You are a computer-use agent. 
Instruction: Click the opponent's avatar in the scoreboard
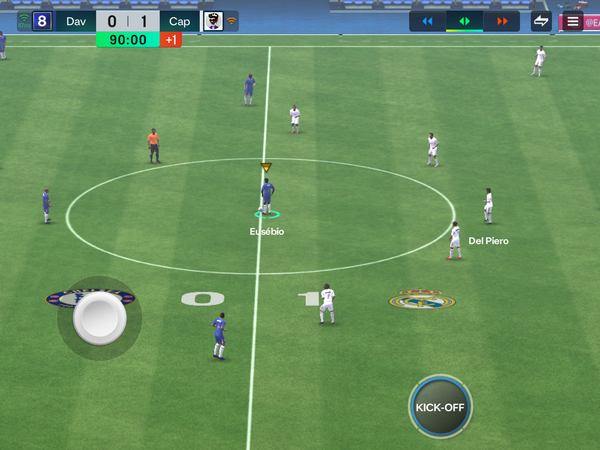[212, 21]
